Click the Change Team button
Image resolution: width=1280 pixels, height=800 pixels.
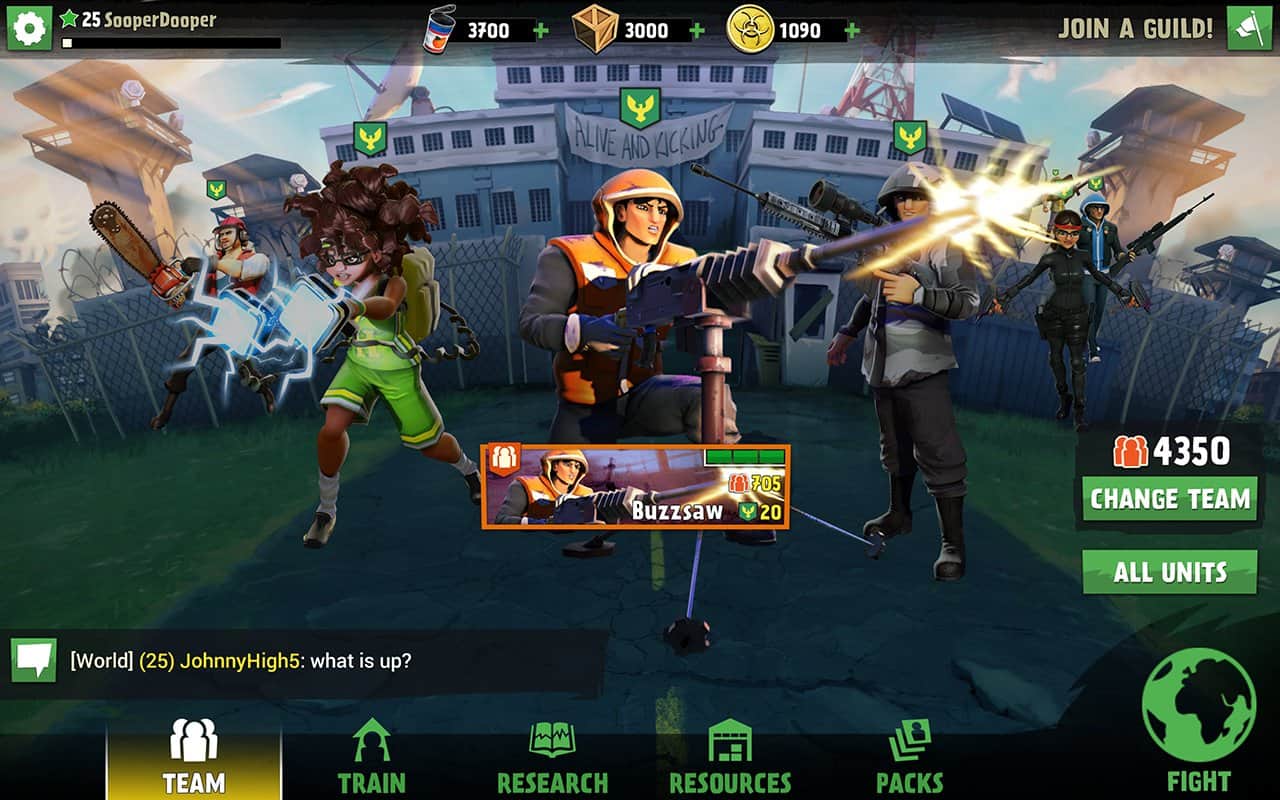coord(1169,498)
